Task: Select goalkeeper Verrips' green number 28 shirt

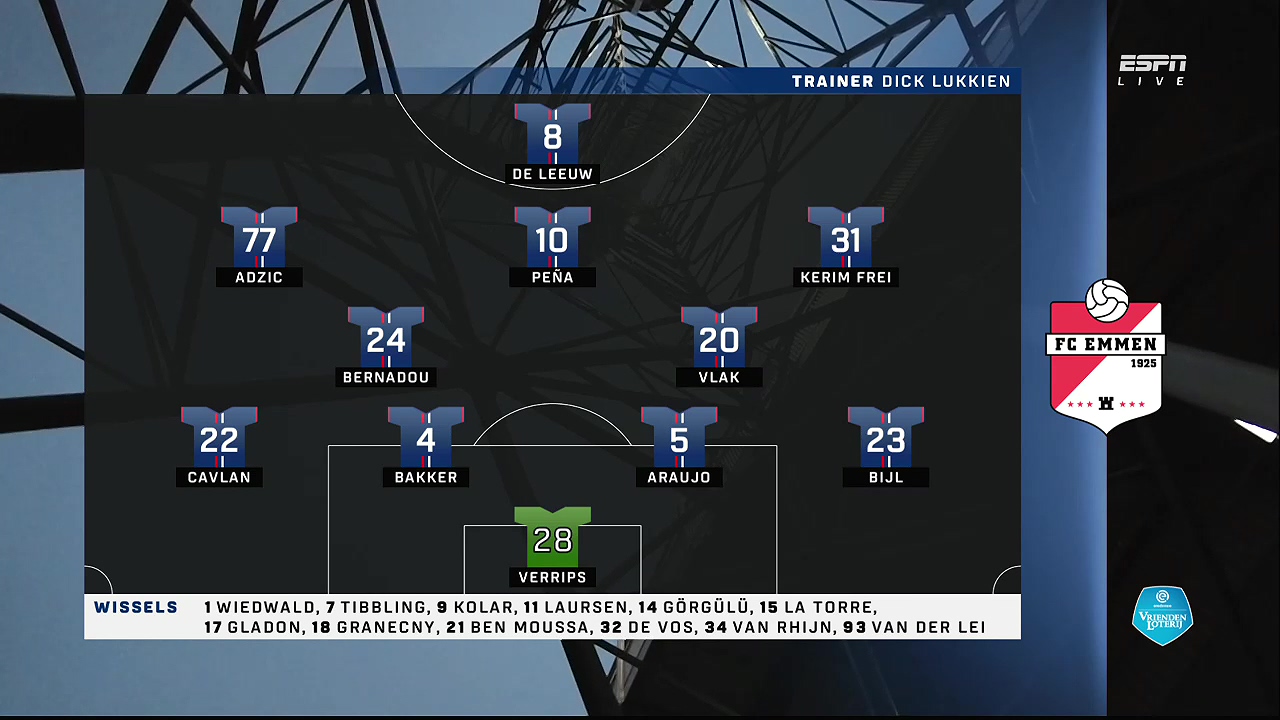Action: [552, 538]
